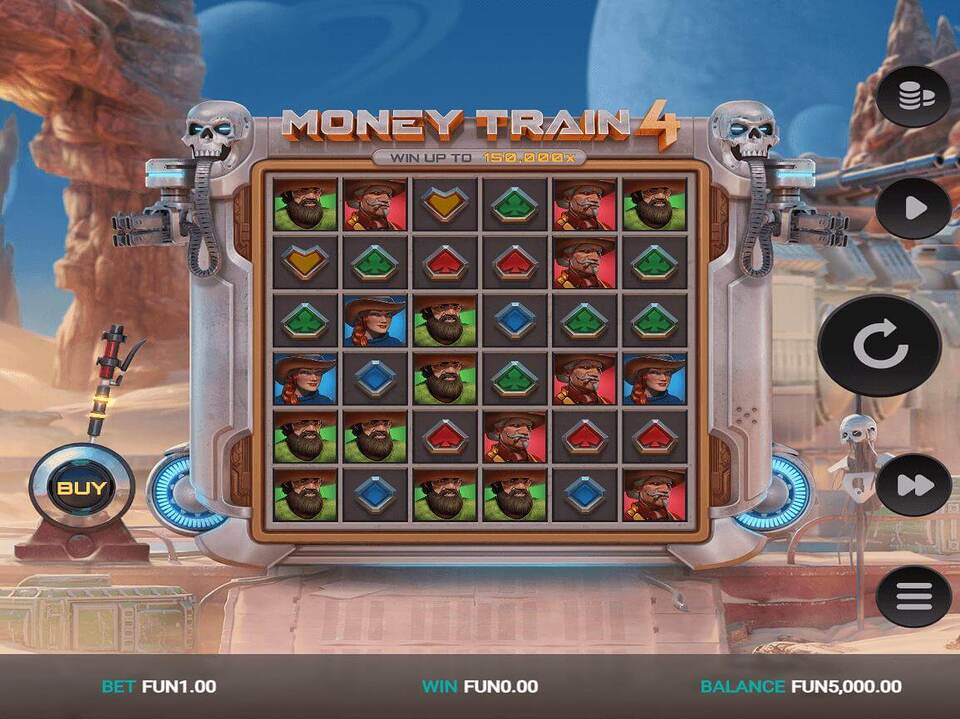The height and width of the screenshot is (719, 960).
Task: Spin the reels with the circular arrow button
Action: click(880, 346)
